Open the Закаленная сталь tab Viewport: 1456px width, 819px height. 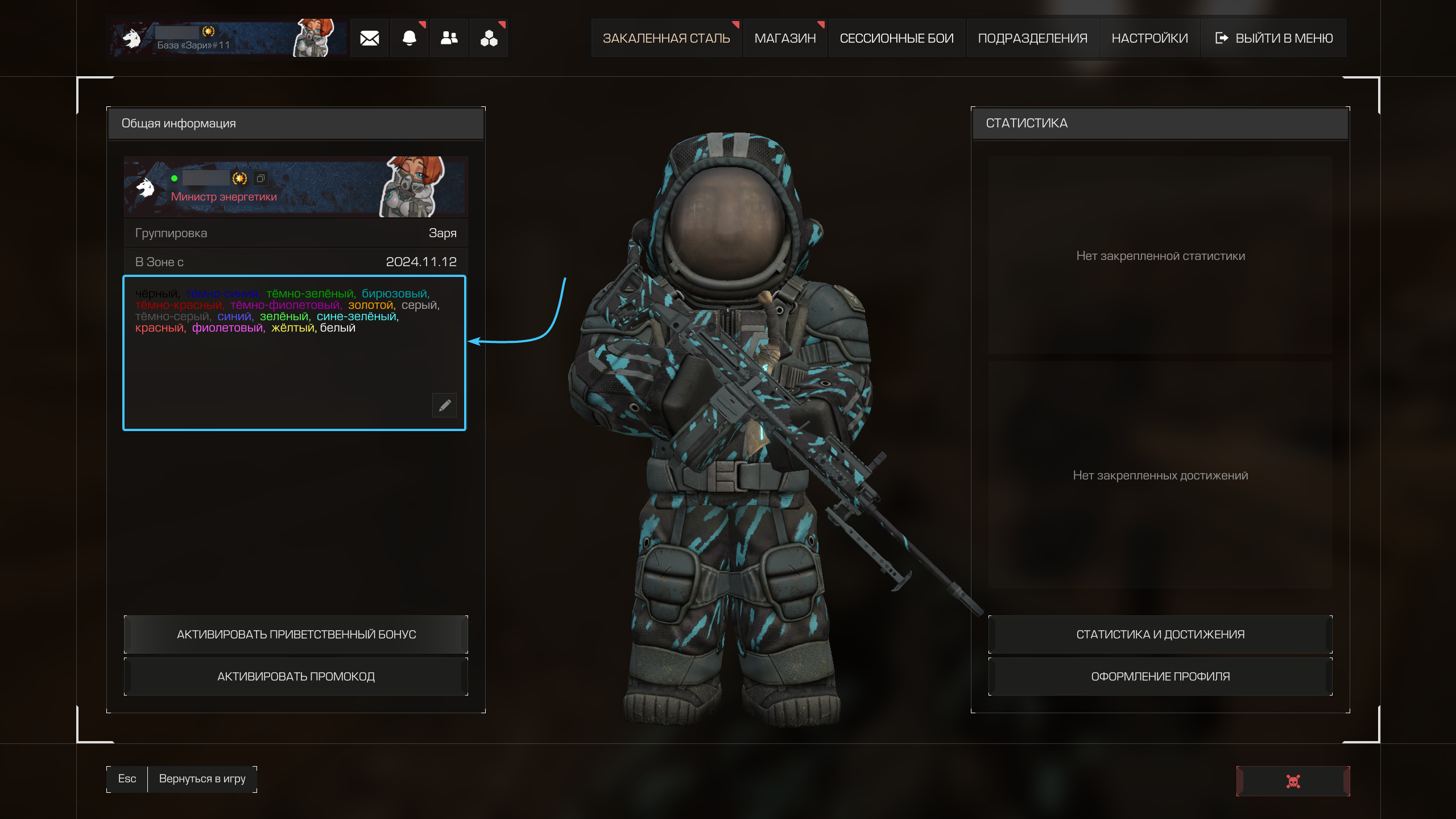(x=666, y=38)
